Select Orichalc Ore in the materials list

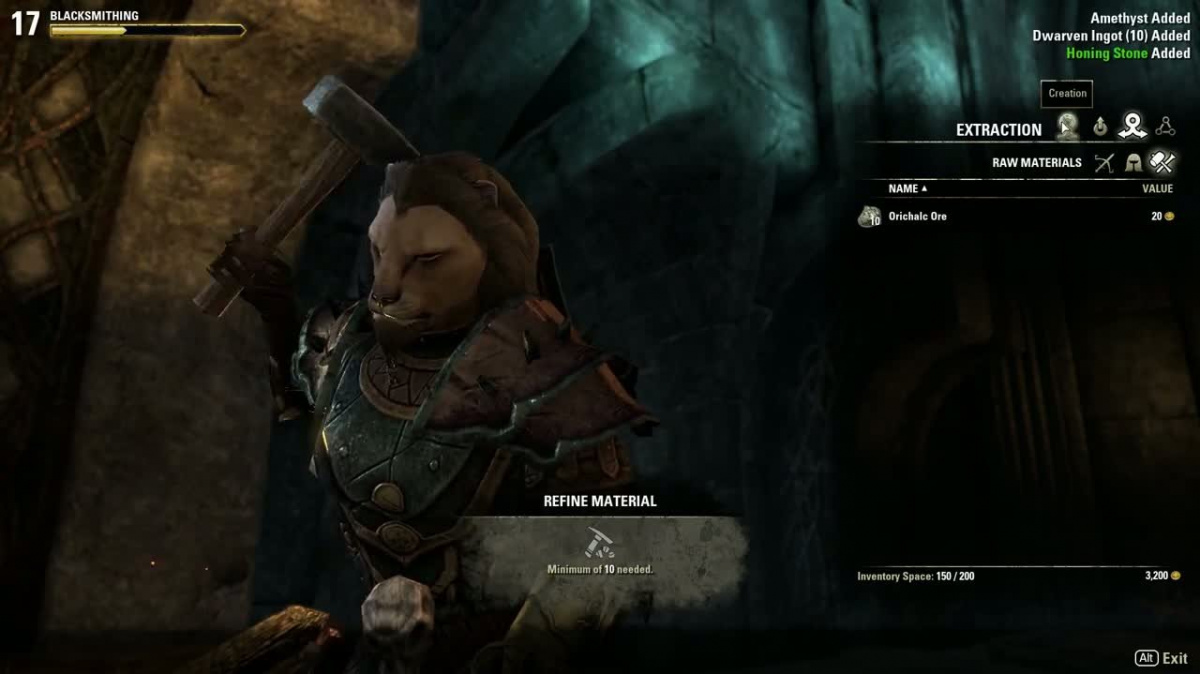click(917, 216)
